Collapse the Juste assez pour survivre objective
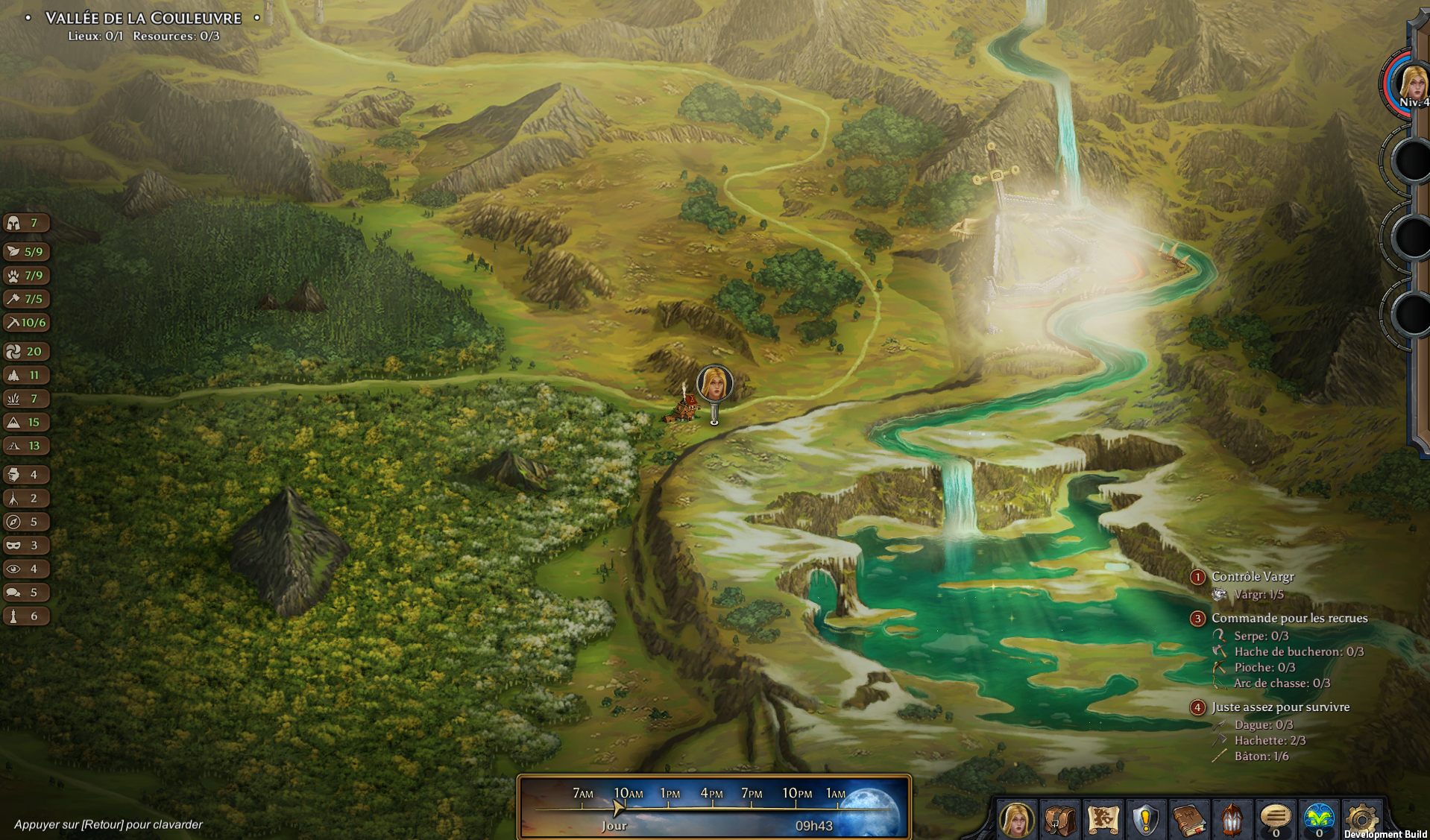The image size is (1430, 840). point(1199,707)
